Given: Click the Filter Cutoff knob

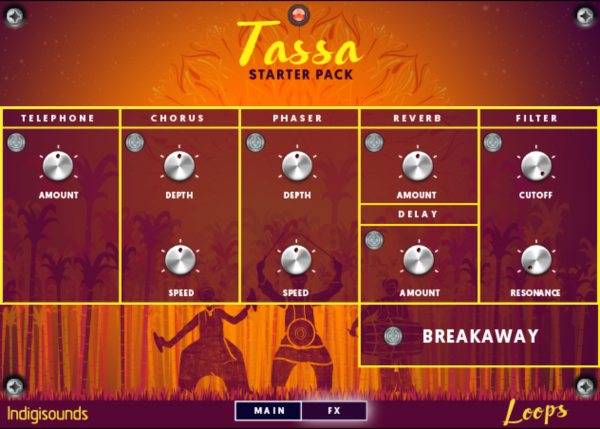Looking at the screenshot, I should pyautogui.click(x=536, y=166).
